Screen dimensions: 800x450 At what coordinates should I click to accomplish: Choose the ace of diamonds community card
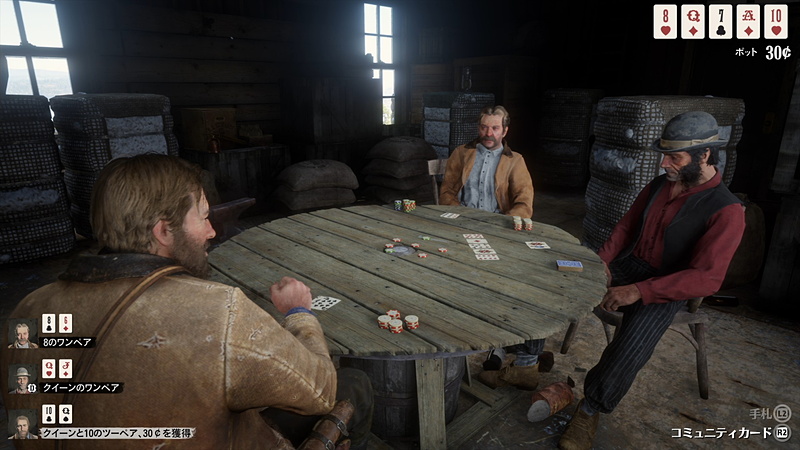(748, 21)
